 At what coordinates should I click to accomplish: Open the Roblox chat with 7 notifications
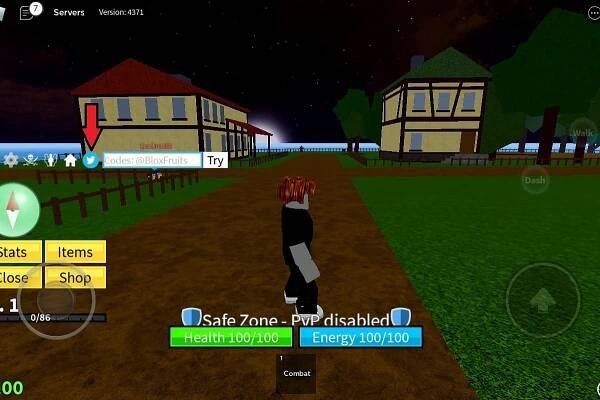point(28,12)
